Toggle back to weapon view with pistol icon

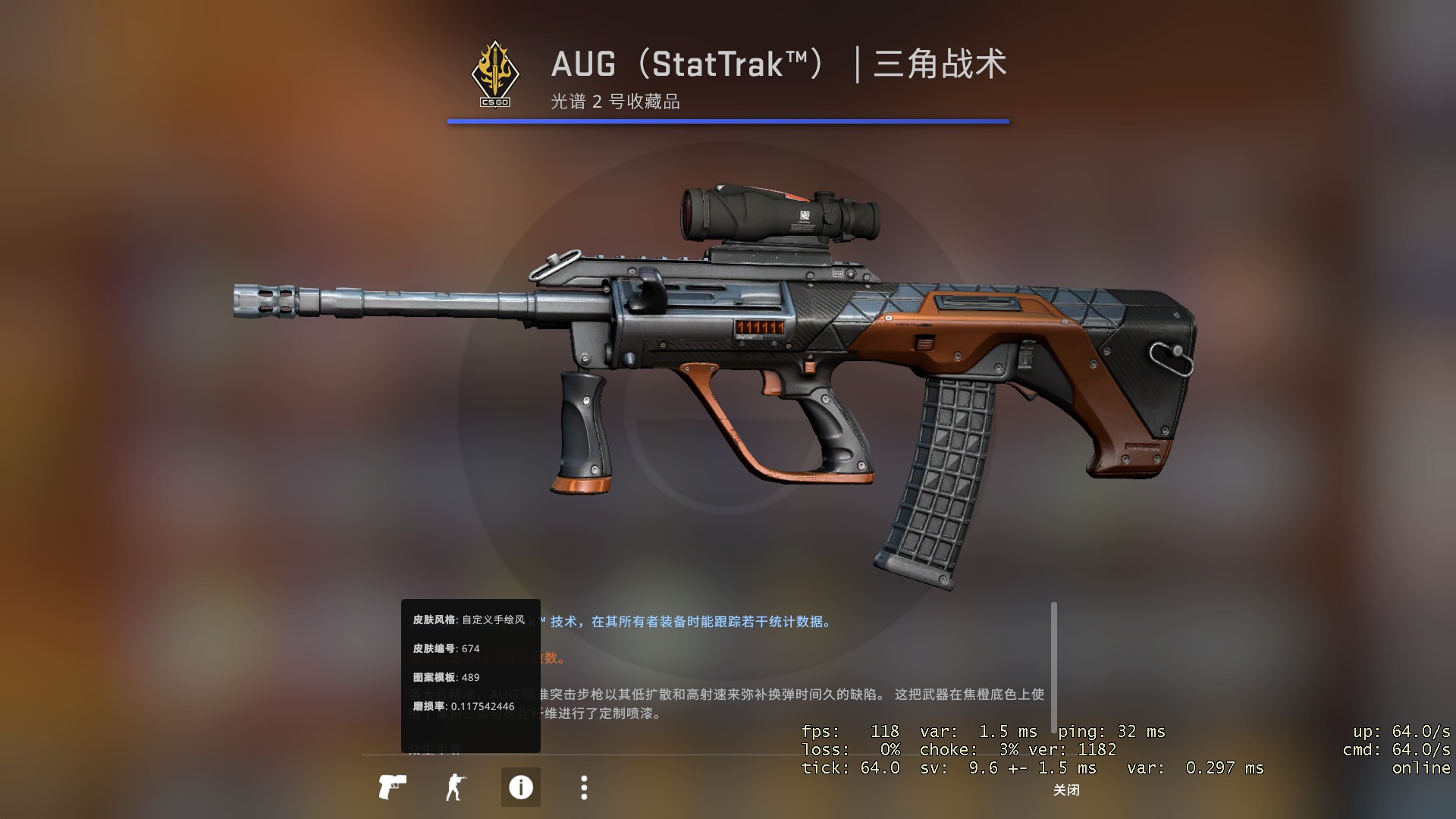(x=392, y=786)
